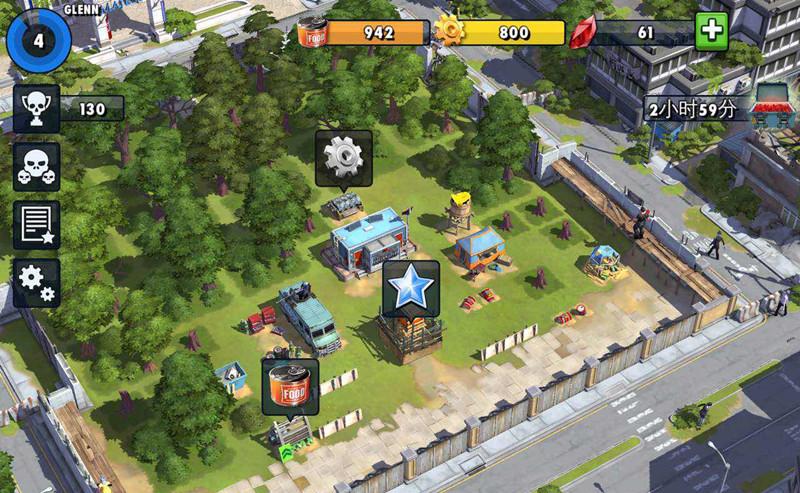The image size is (800, 493).
Task: Collect food from the food can bubble
Action: coord(290,385)
